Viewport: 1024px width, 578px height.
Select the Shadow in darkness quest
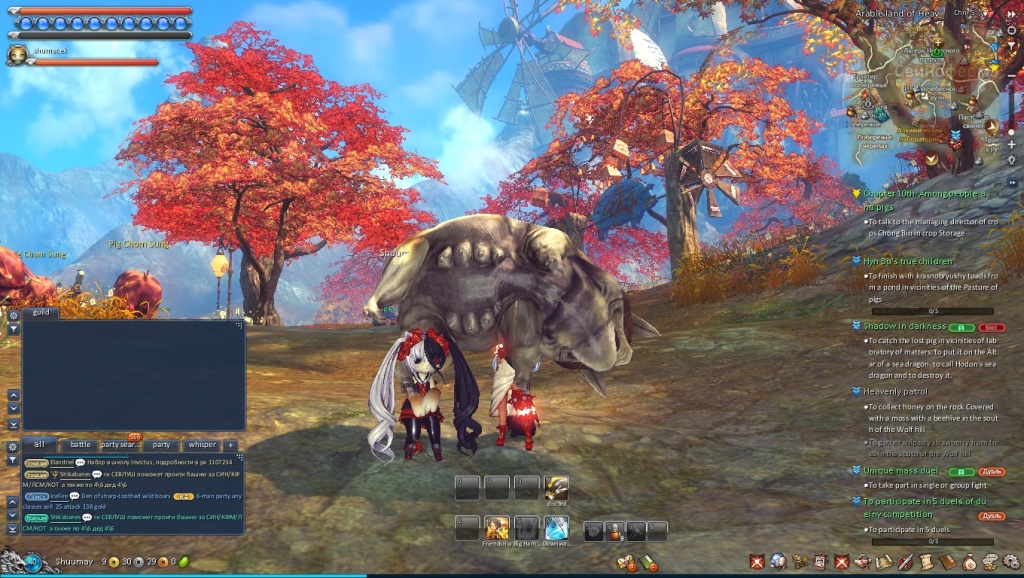(x=905, y=326)
